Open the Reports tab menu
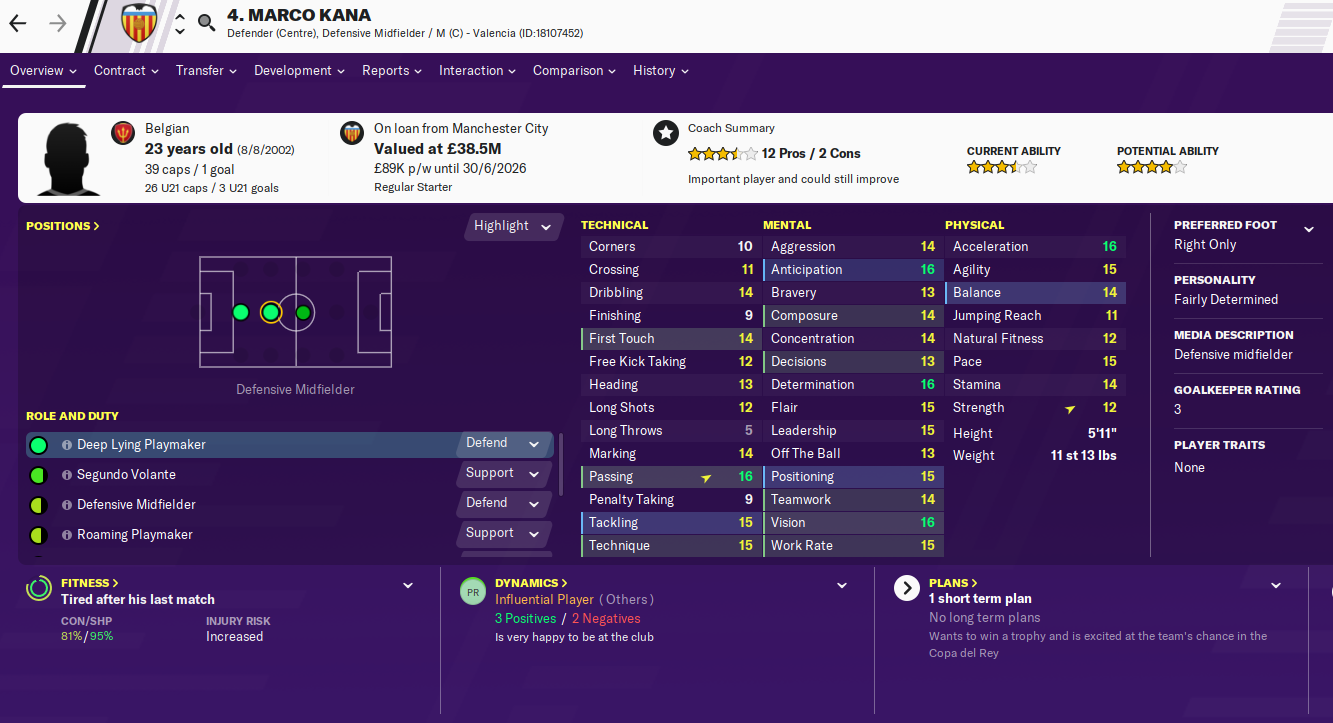The width and height of the screenshot is (1333, 723). click(x=391, y=71)
